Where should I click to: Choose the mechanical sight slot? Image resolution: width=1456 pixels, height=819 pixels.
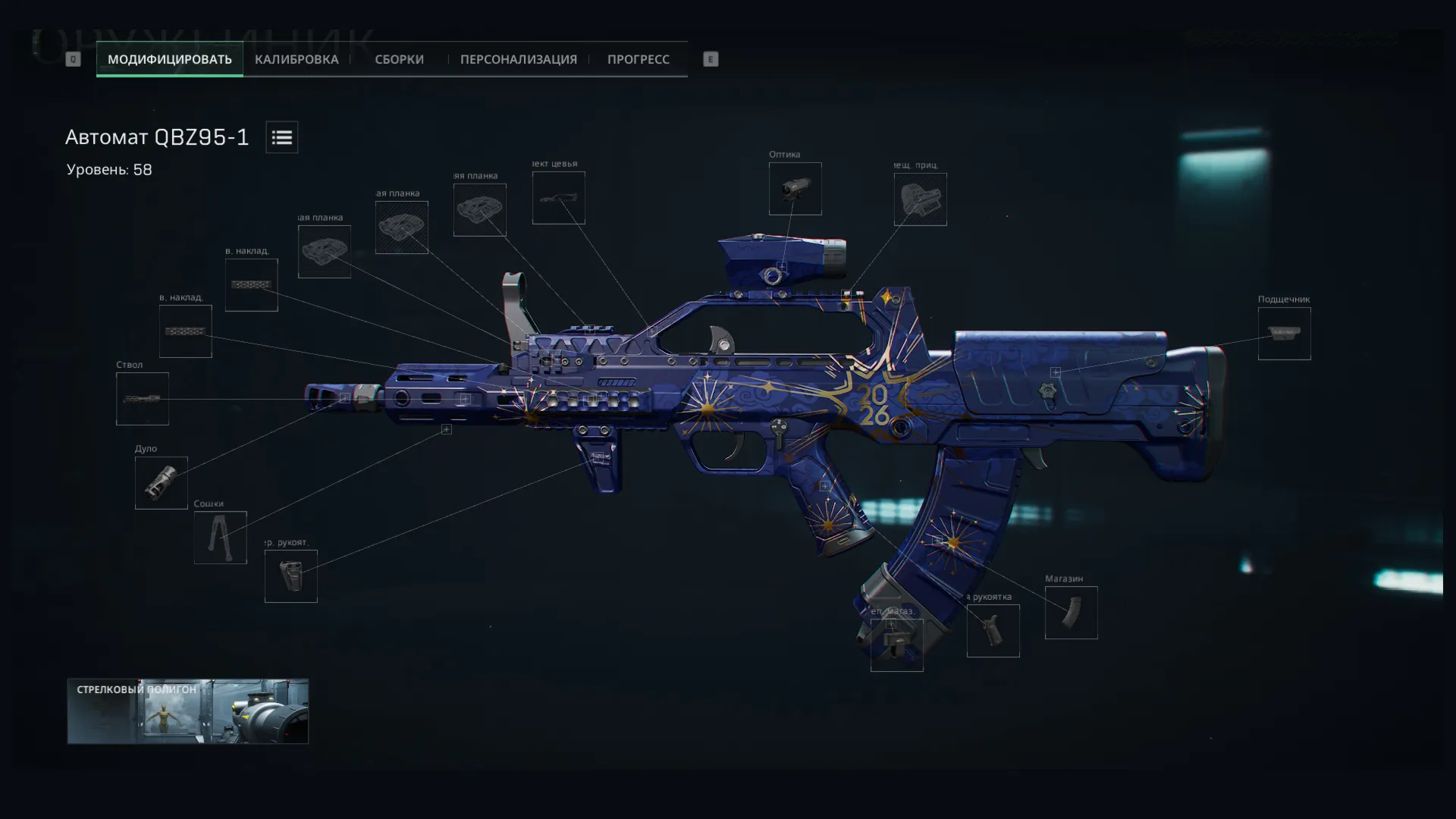tap(920, 199)
